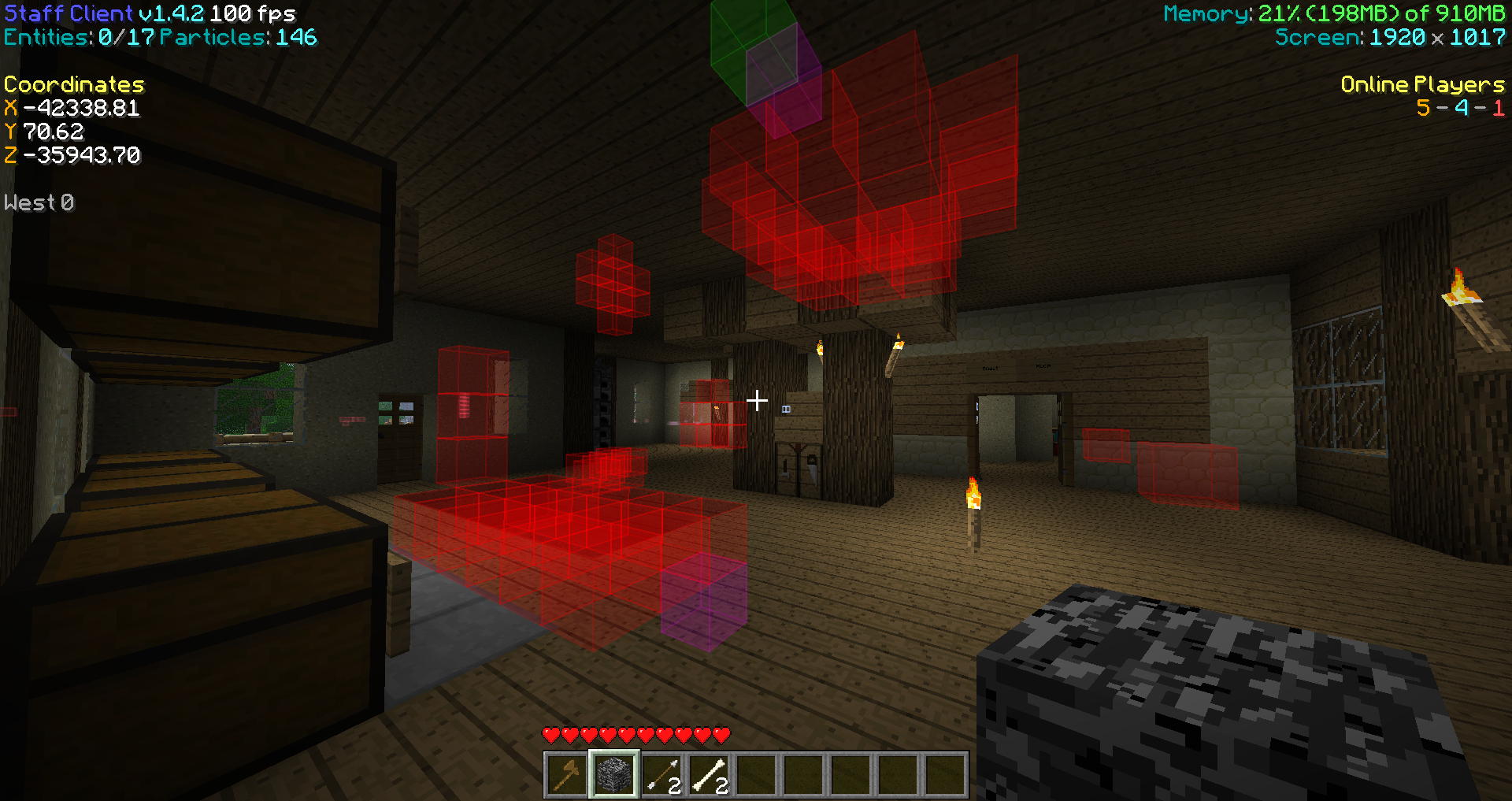The height and width of the screenshot is (801, 1512).
Task: Choose the arrows stack in the hotbar
Action: pyautogui.click(x=661, y=774)
